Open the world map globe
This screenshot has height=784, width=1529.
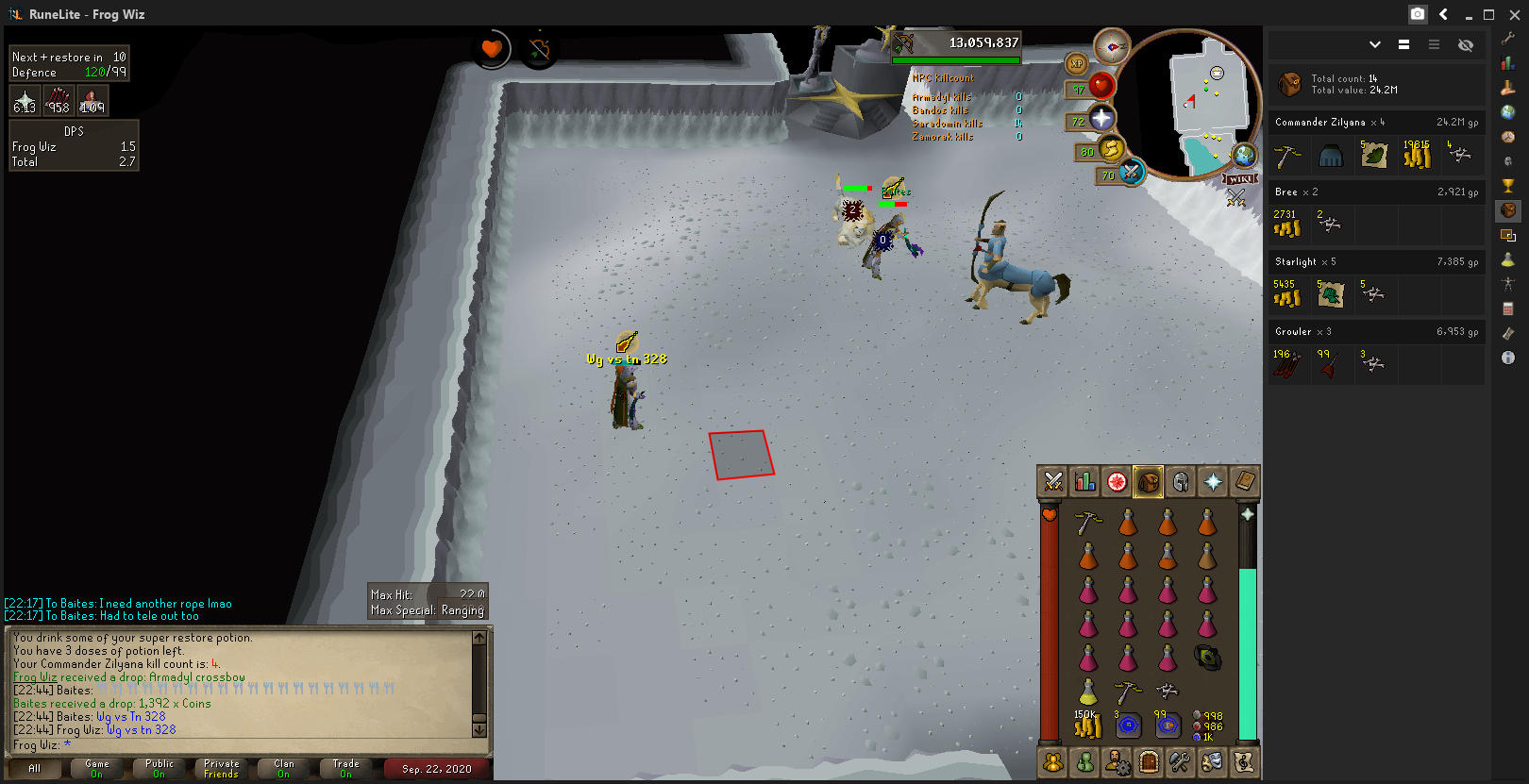1245,155
